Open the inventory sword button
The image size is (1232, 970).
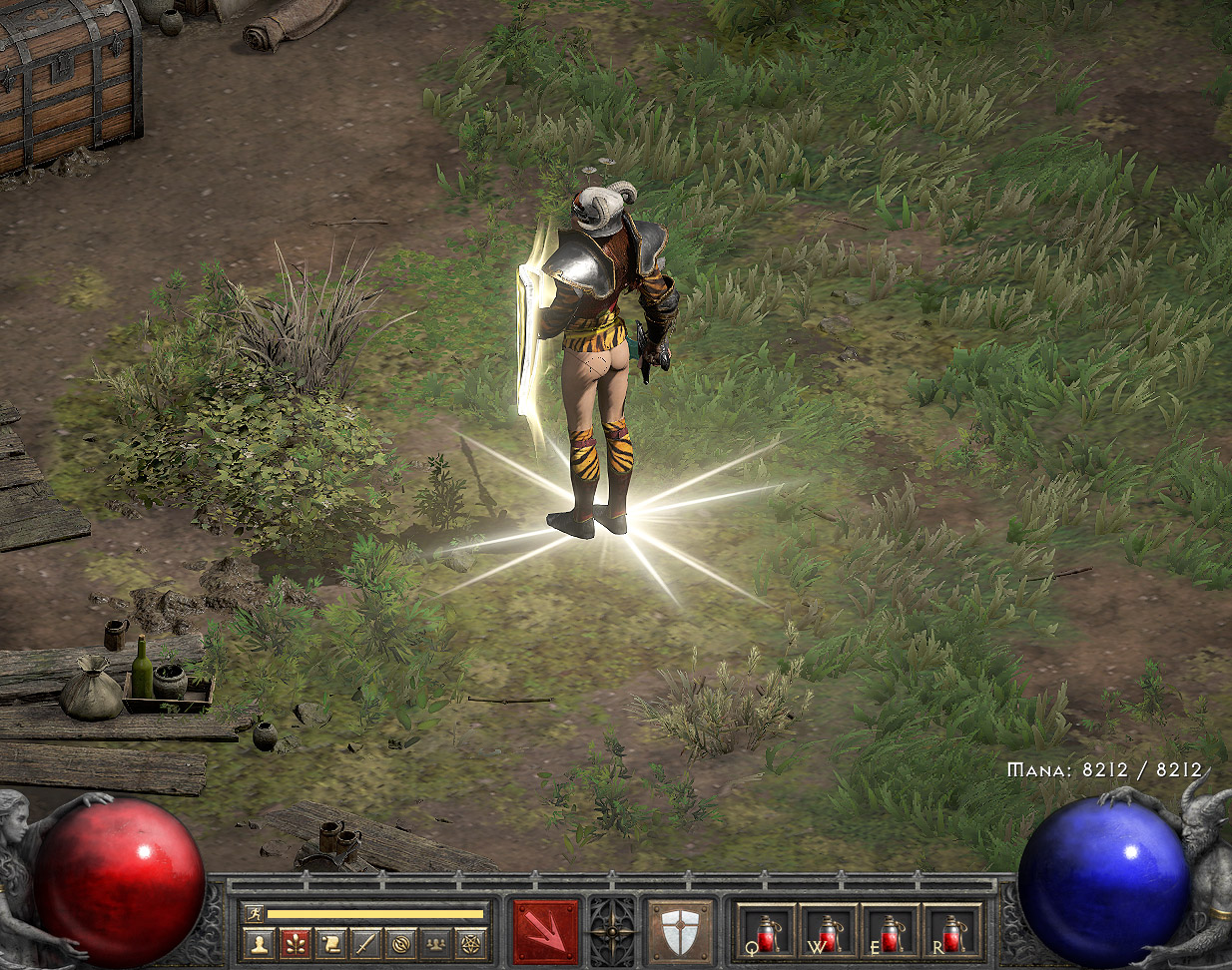pyautogui.click(x=365, y=943)
